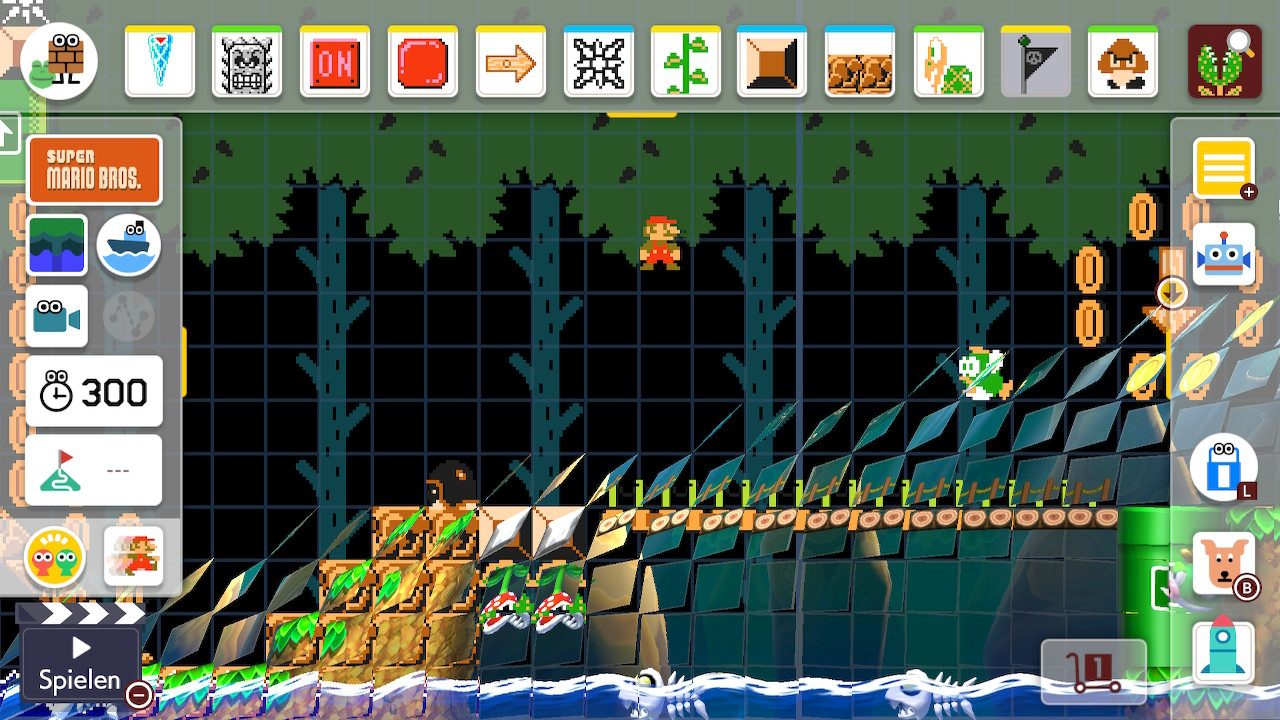
Task: Open the part search with Piranha Plant icon
Action: (1224, 62)
